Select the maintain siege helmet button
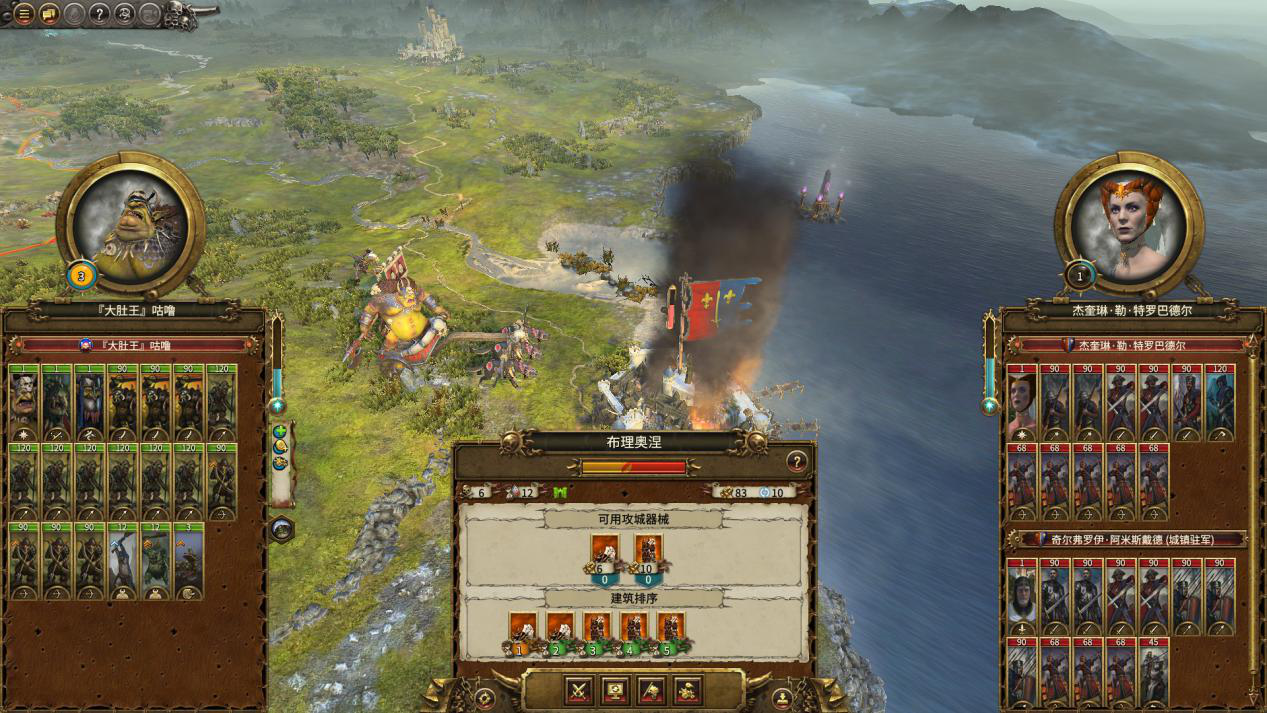 pyautogui.click(x=651, y=690)
